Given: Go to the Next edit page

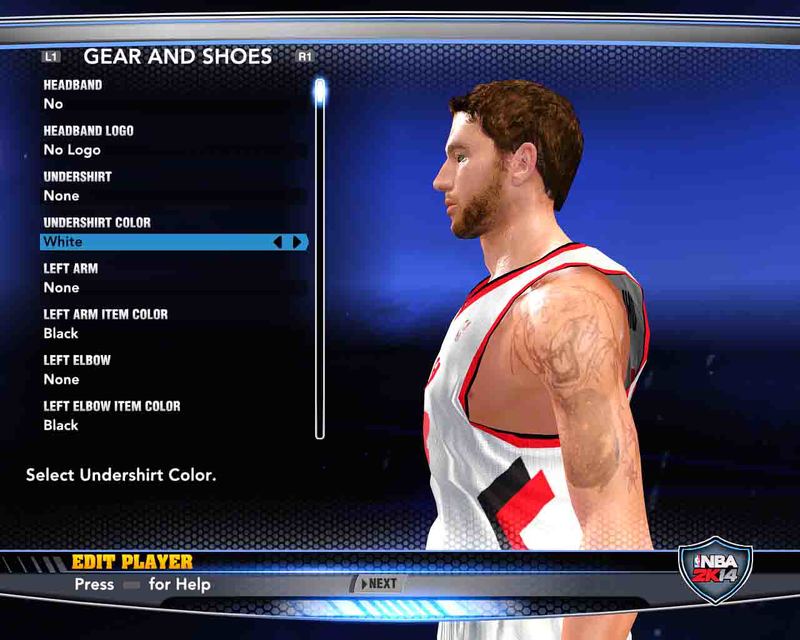Looking at the screenshot, I should pos(378,584).
